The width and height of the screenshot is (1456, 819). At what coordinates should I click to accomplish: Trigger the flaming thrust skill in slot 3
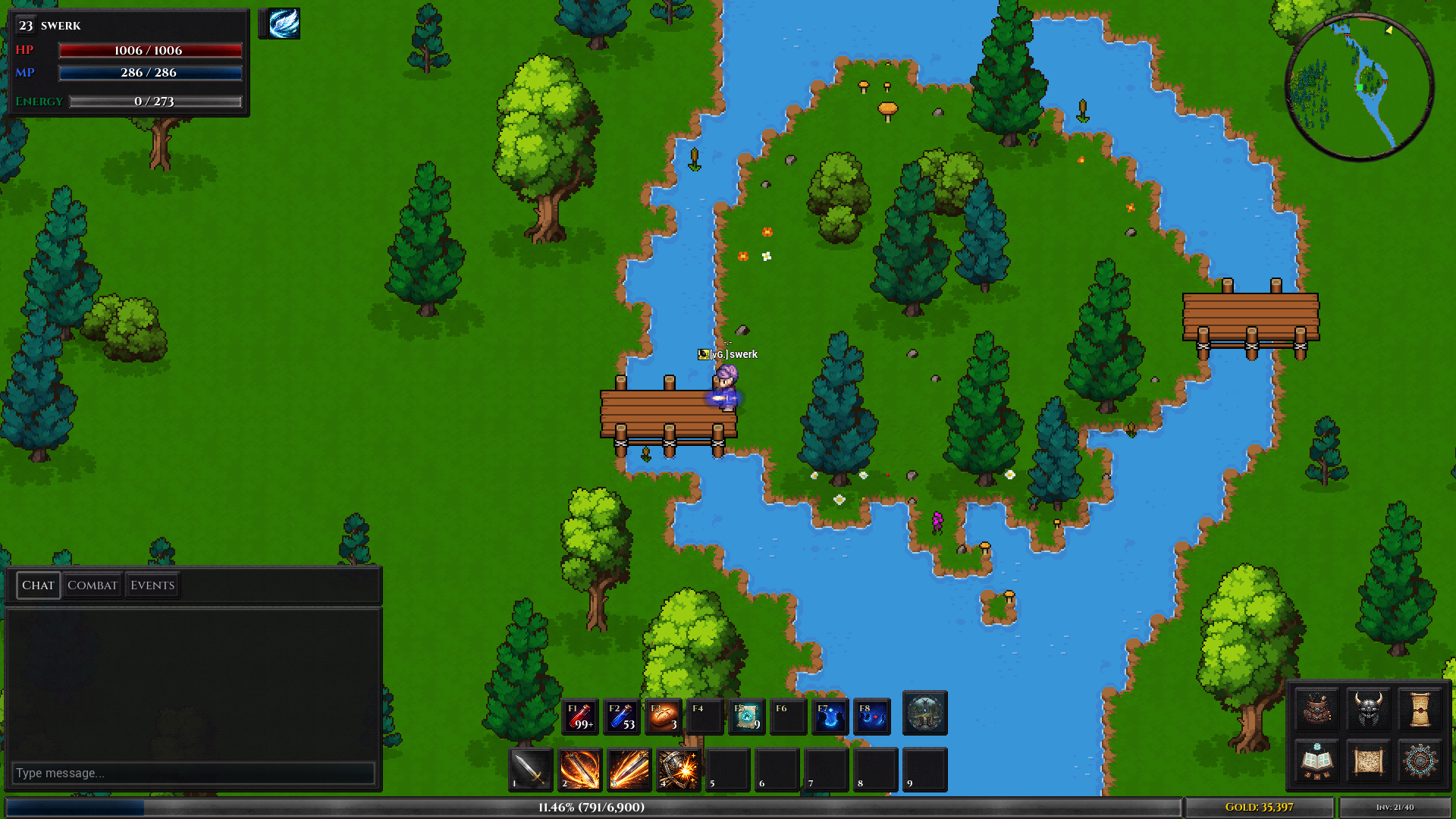(x=629, y=769)
